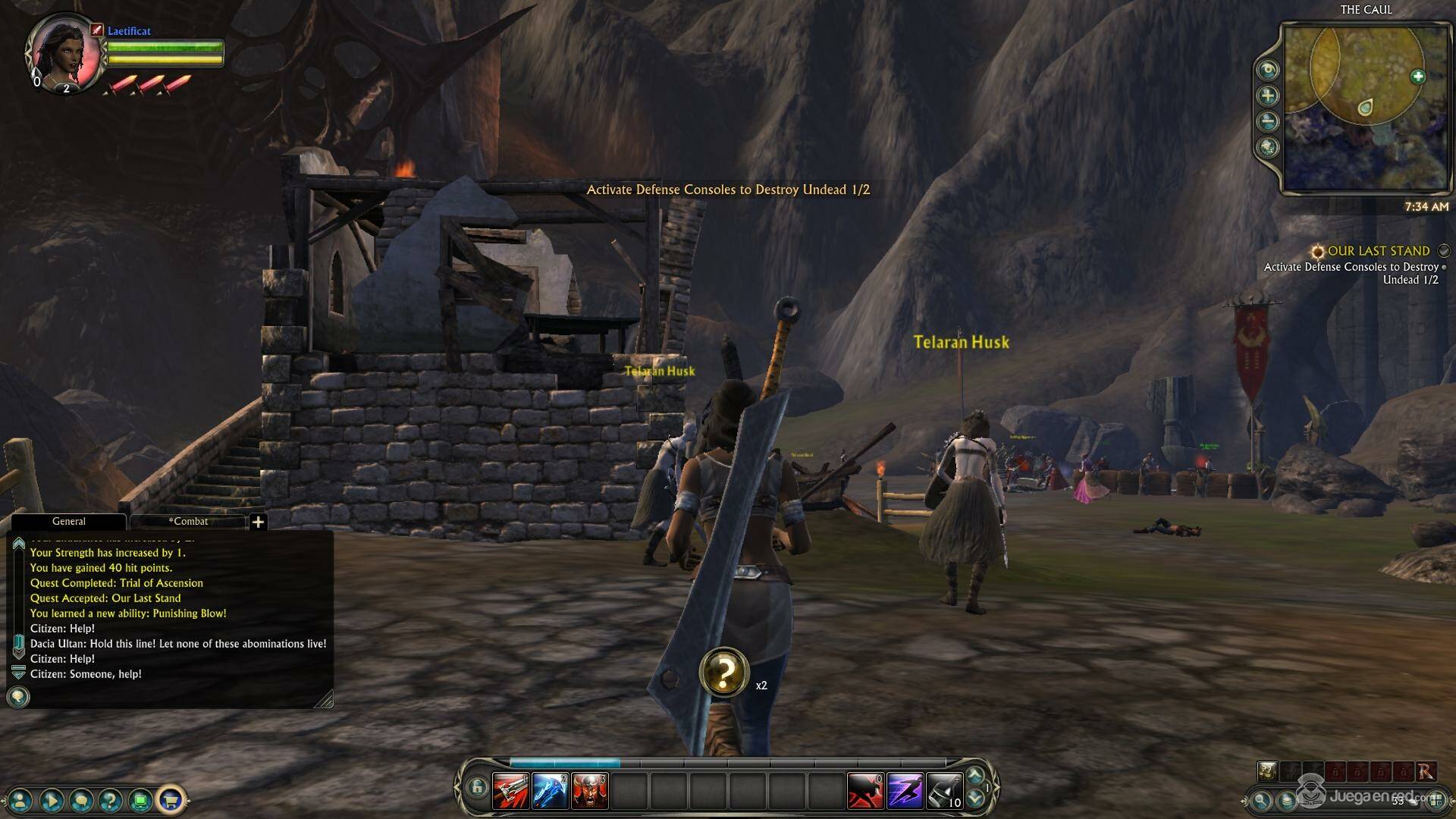Open the shopping cart store button

coord(171,799)
